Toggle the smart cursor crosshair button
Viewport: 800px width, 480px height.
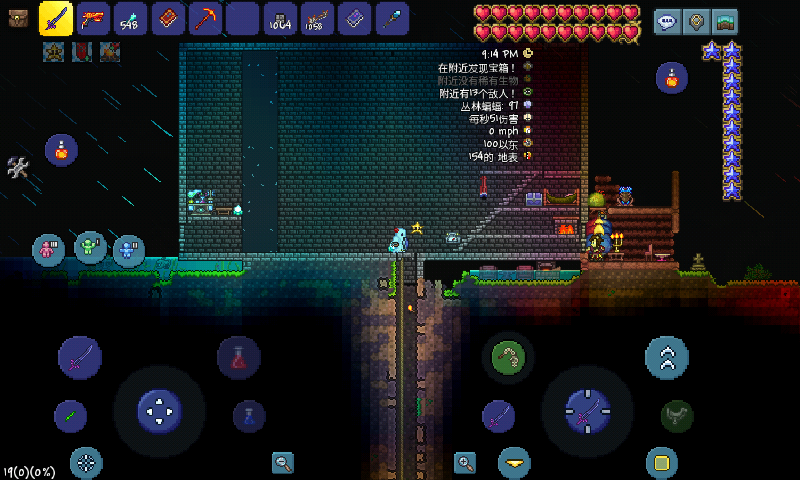coord(87,462)
